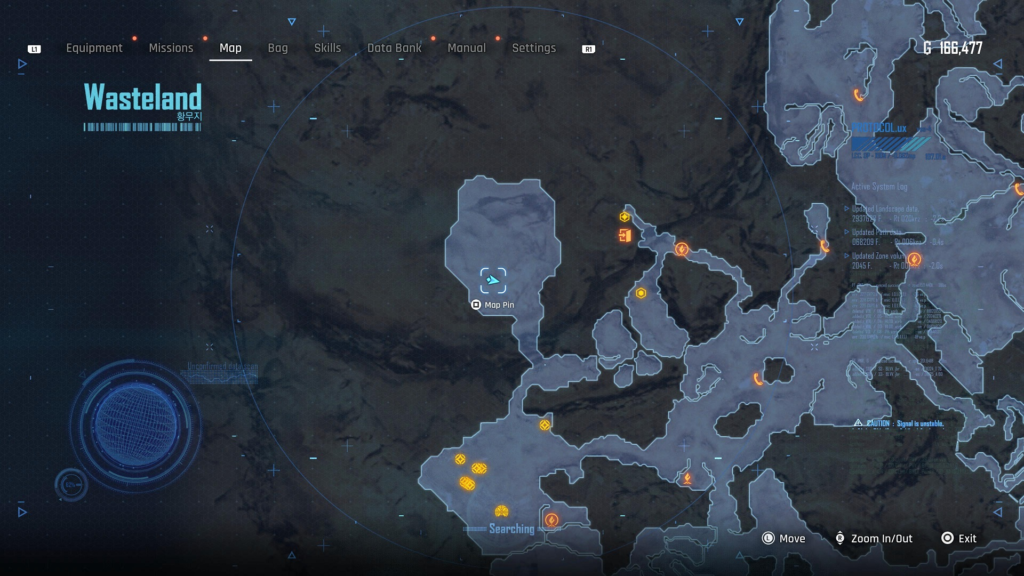
Task: Switch to the Missions tab
Action: (171, 48)
